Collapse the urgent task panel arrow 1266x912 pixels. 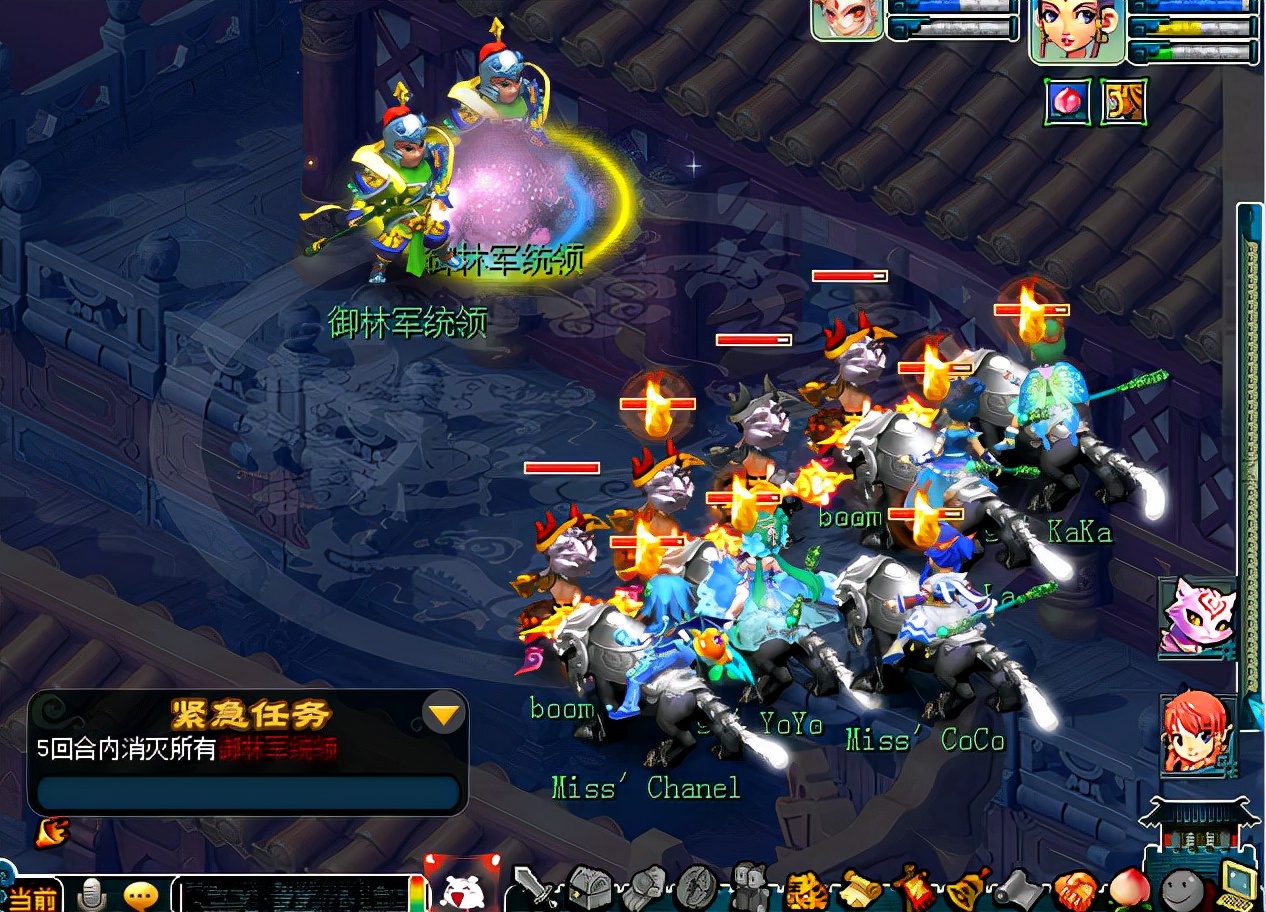(444, 714)
